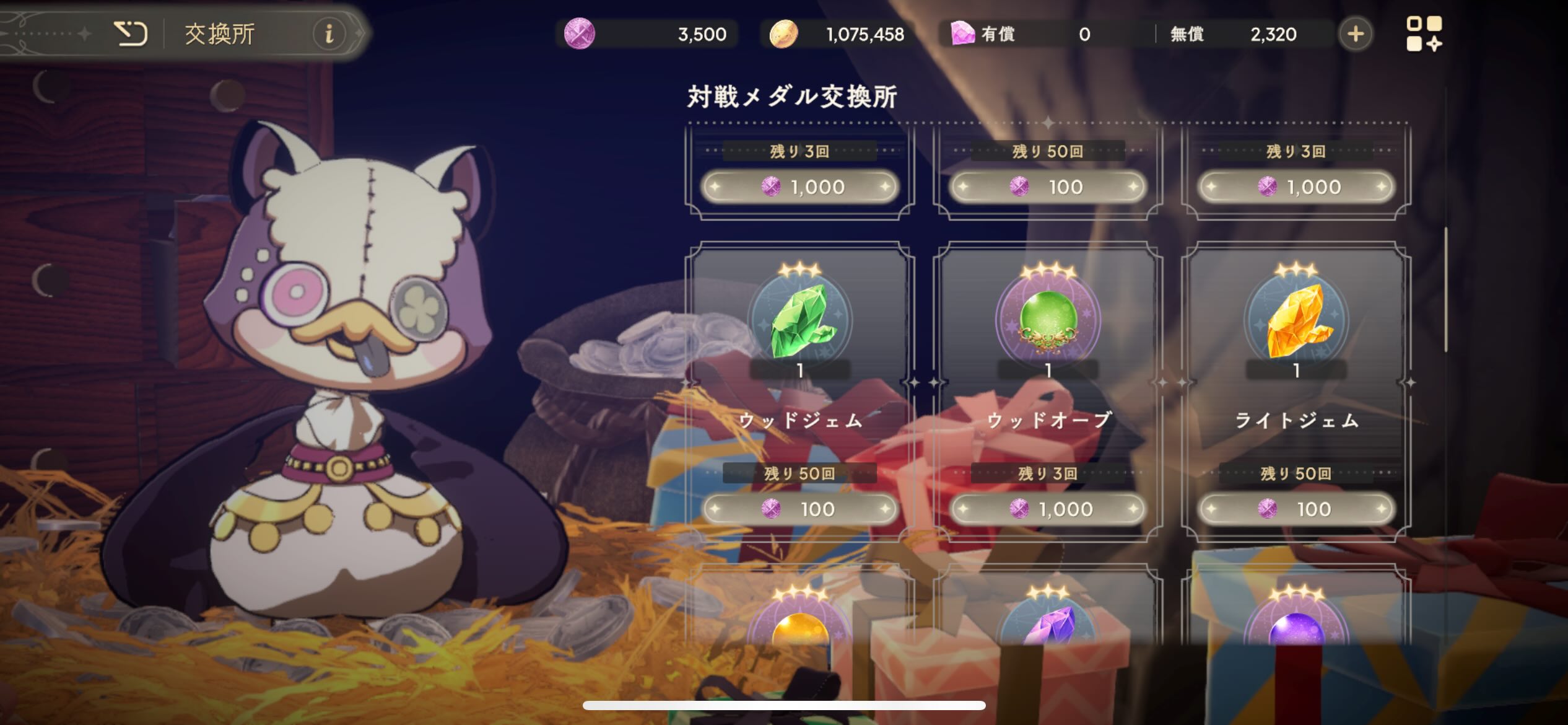The image size is (1568, 725).
Task: Tap the purple battle medal currency icon
Action: click(x=581, y=34)
